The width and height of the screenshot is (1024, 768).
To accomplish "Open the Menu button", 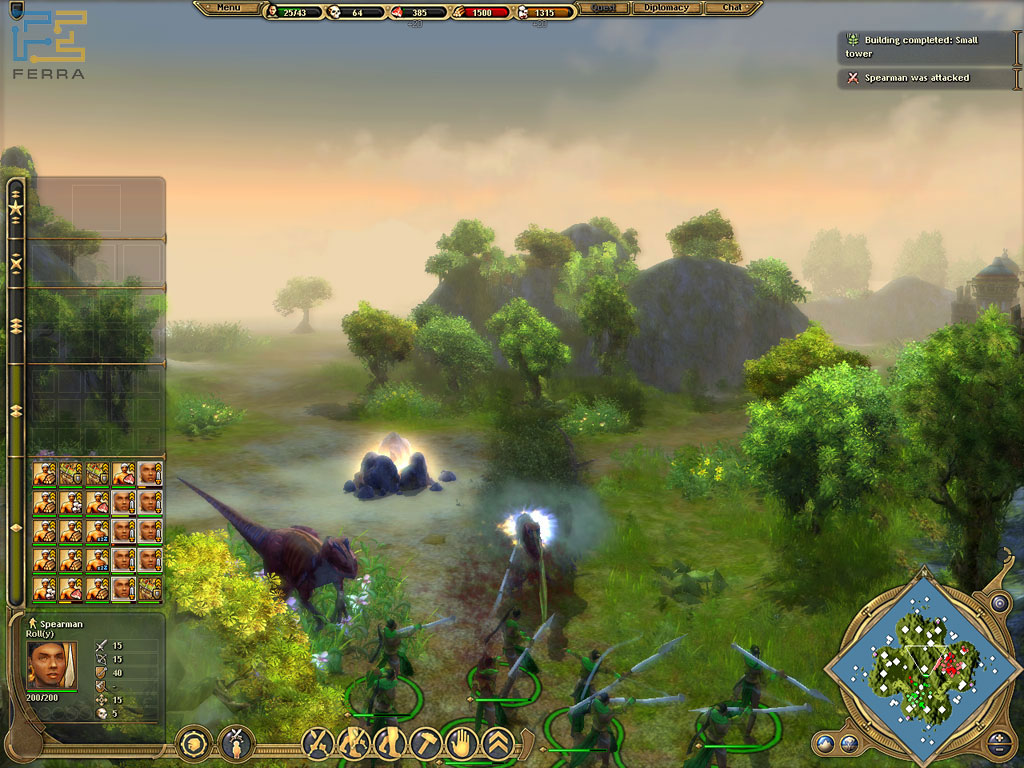I will coord(228,8).
